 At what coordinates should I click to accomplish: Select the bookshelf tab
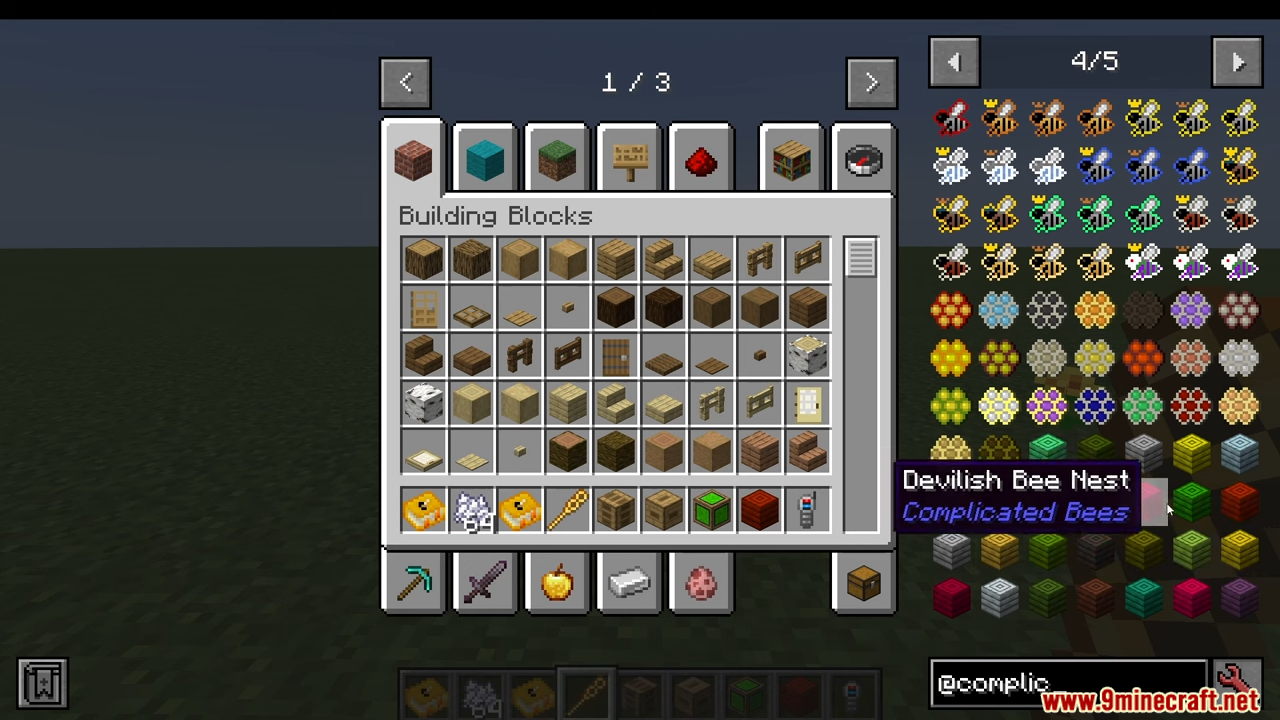coord(791,160)
